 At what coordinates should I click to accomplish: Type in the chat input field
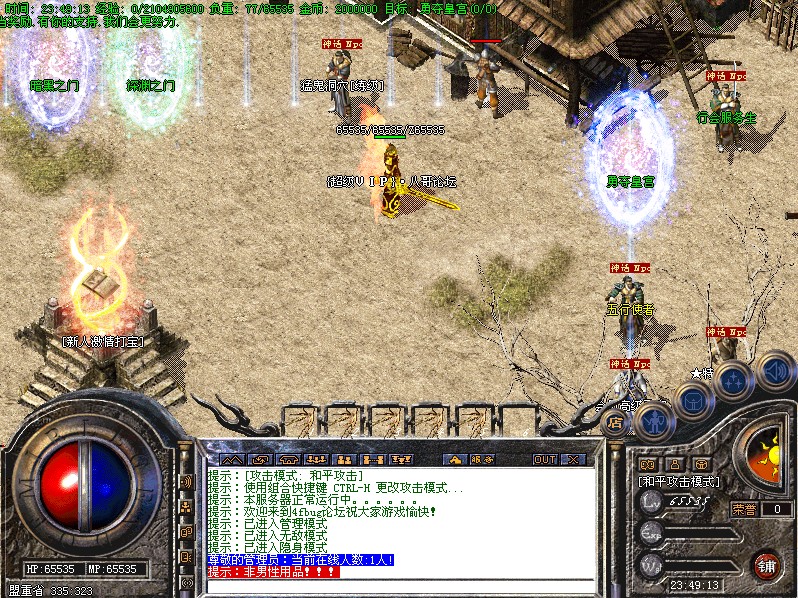[400, 587]
